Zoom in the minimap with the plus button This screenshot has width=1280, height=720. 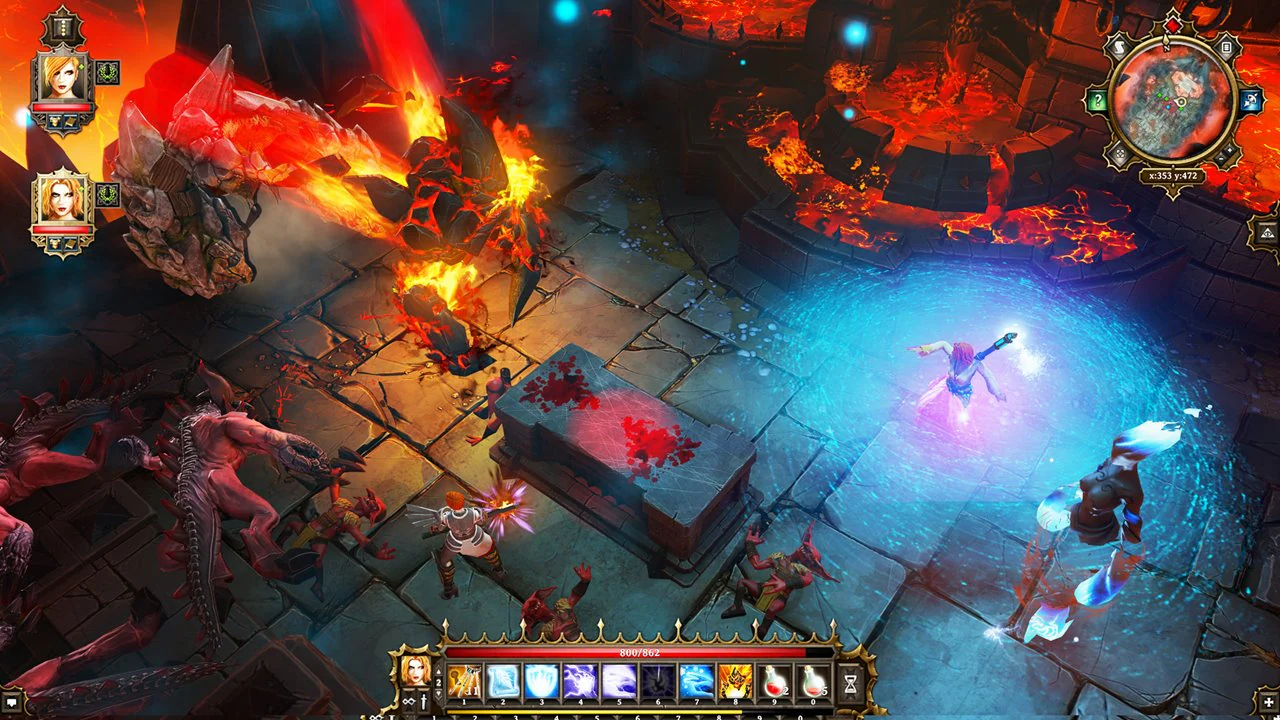tap(1228, 151)
